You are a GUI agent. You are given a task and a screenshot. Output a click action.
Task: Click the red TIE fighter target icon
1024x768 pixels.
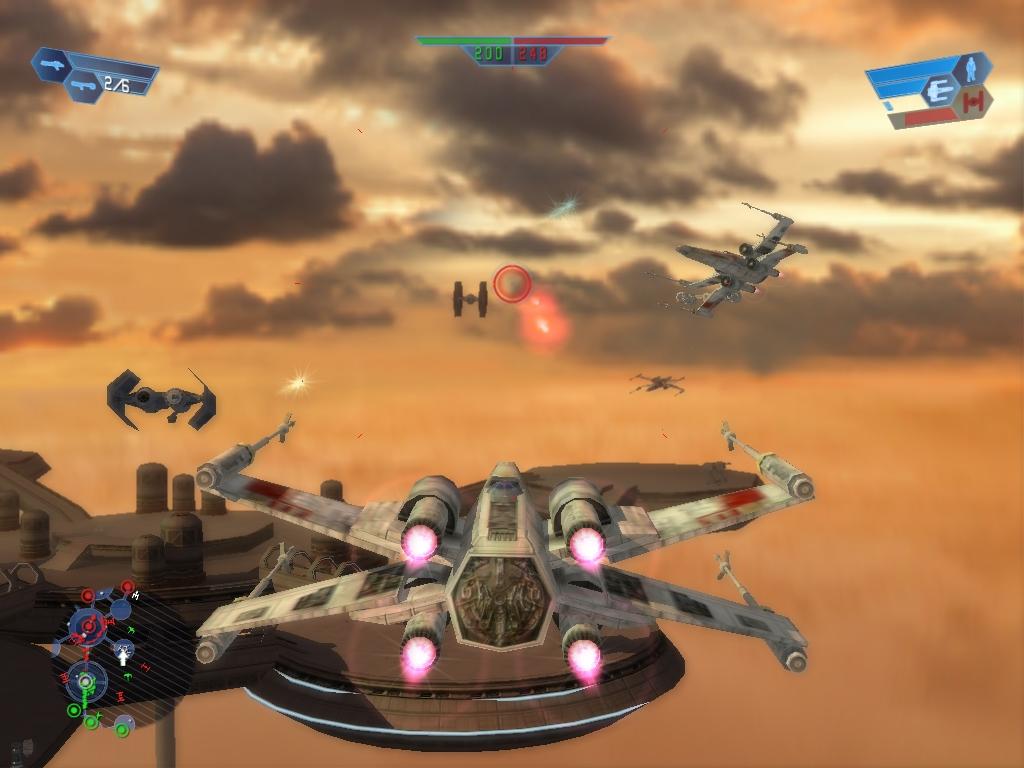pyautogui.click(x=975, y=100)
